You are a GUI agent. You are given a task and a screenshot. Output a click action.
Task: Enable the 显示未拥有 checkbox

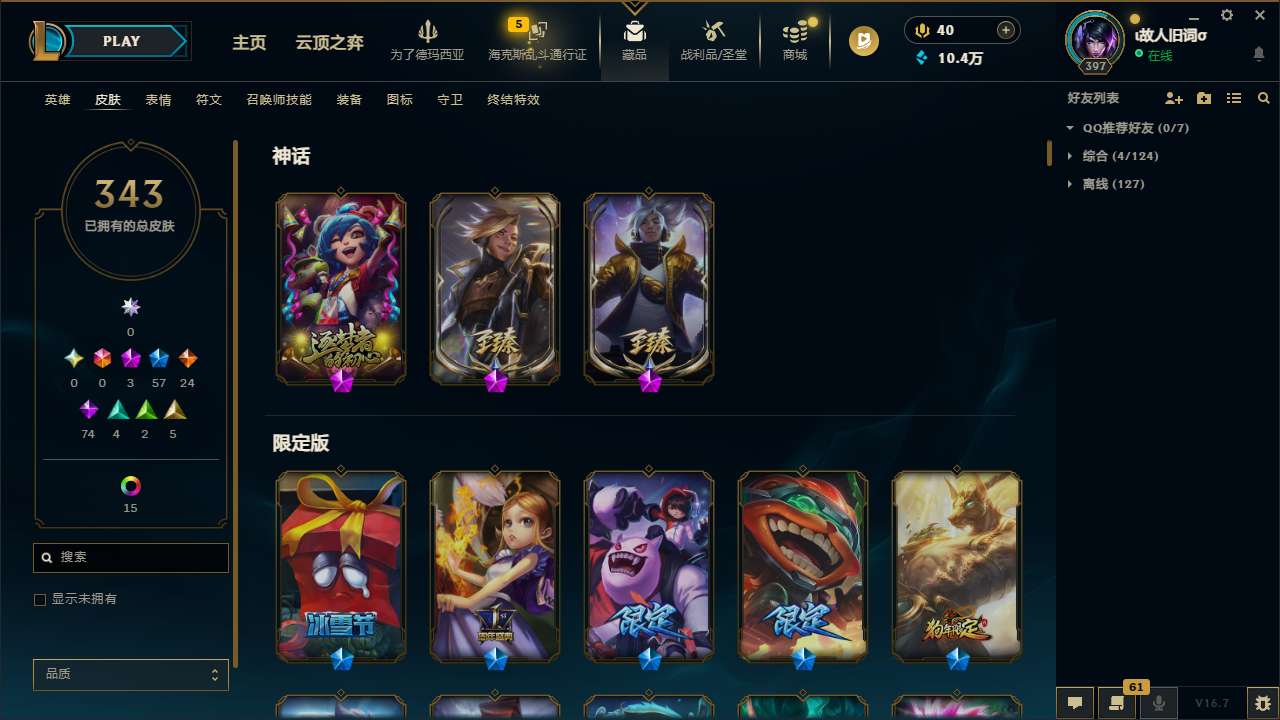tap(40, 599)
